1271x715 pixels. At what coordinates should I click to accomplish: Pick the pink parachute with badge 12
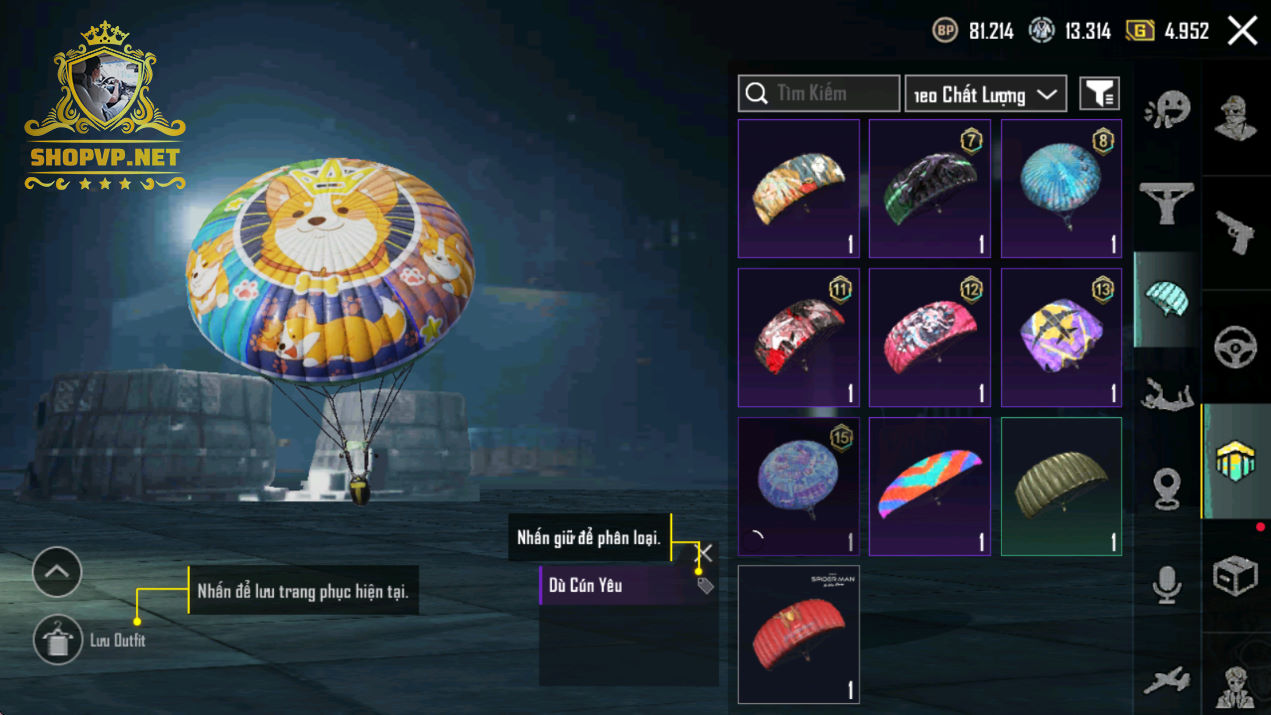[x=929, y=337]
